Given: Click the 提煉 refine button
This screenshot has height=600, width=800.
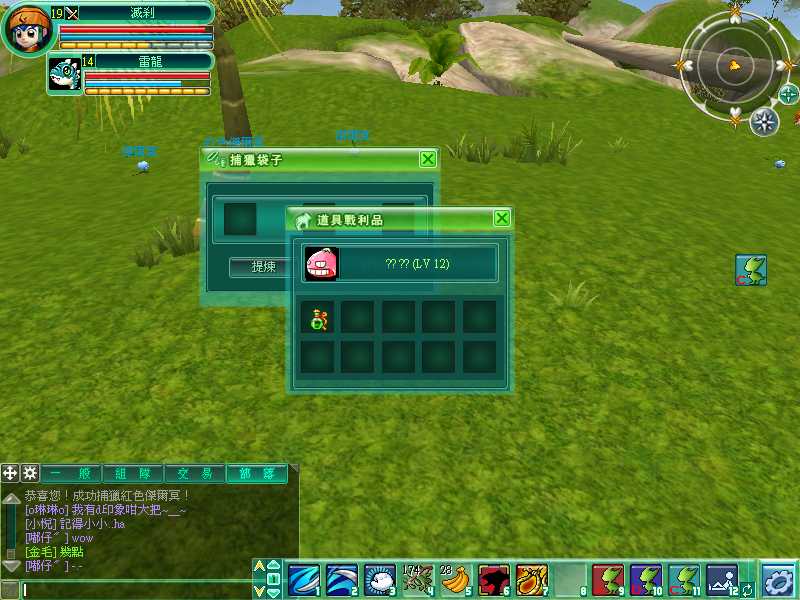Looking at the screenshot, I should tap(264, 267).
